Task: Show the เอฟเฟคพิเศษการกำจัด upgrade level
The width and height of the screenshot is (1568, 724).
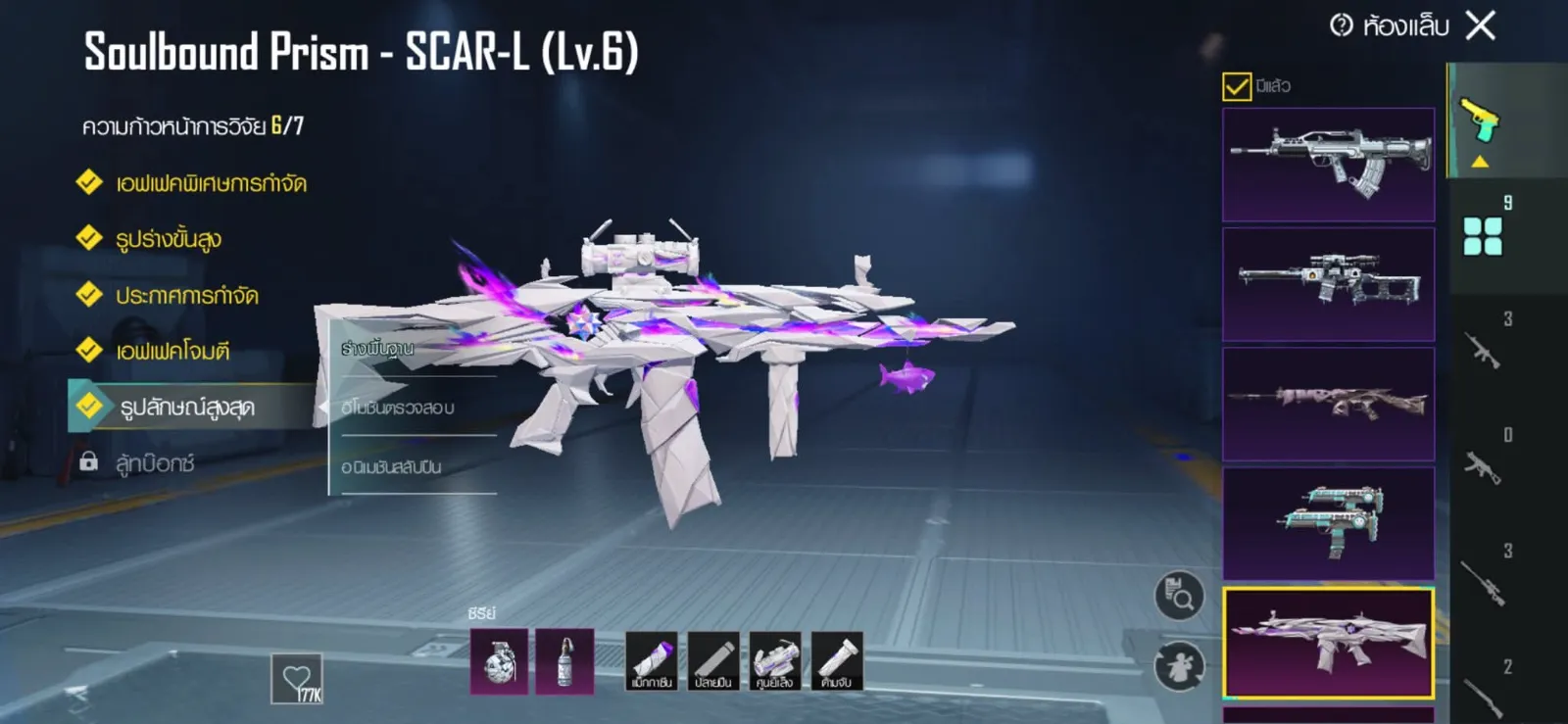Action: click(x=211, y=183)
